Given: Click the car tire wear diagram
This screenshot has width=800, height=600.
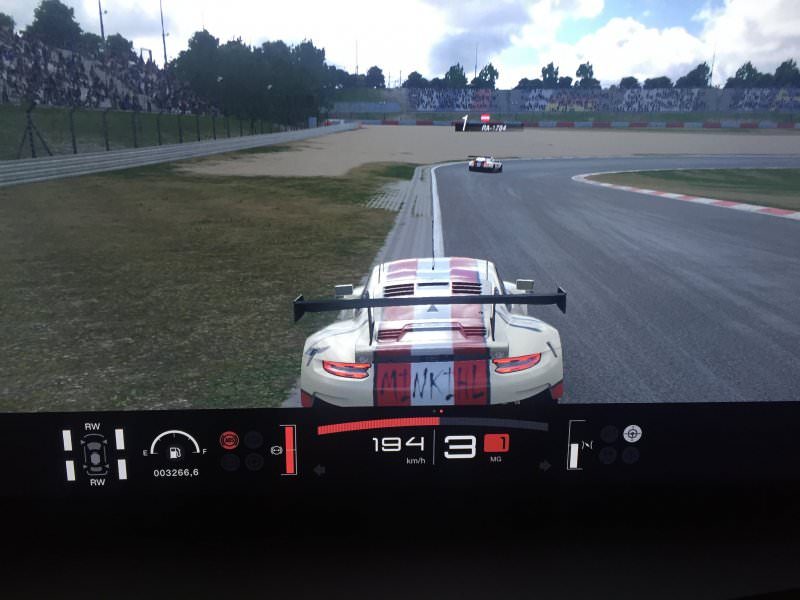Looking at the screenshot, I should [x=94, y=454].
